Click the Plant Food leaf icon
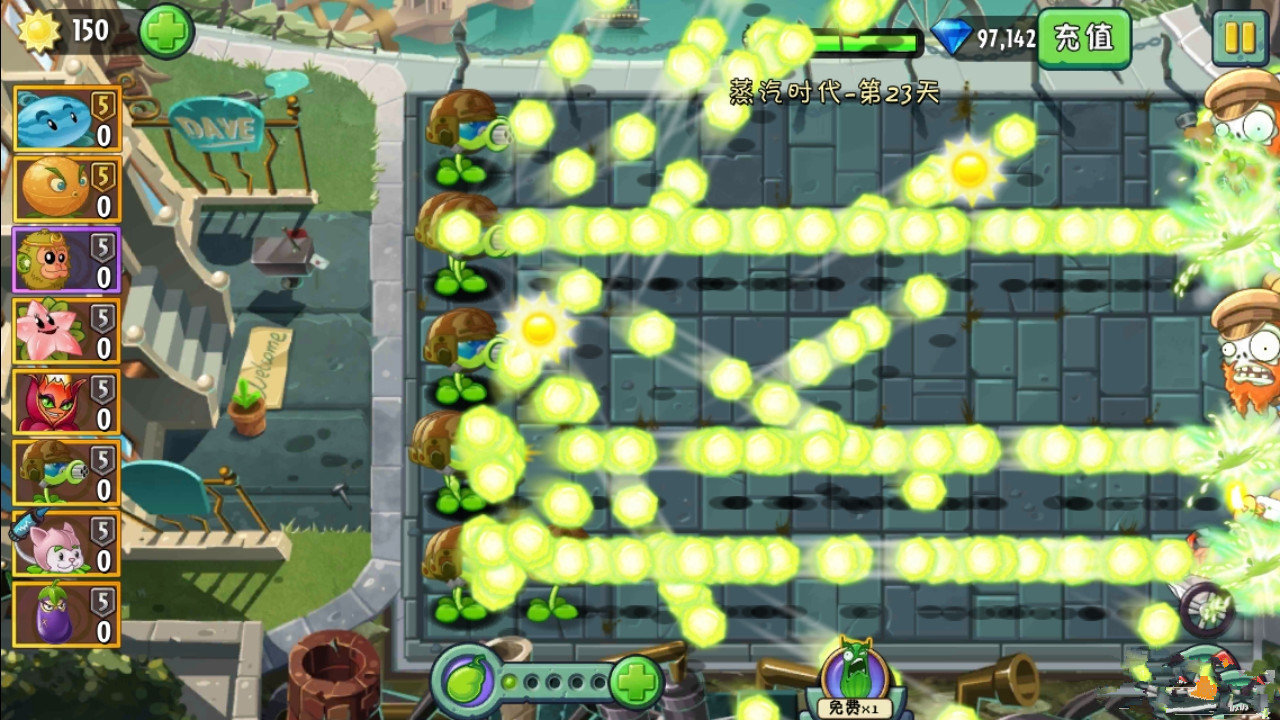The height and width of the screenshot is (720, 1280). click(x=466, y=682)
